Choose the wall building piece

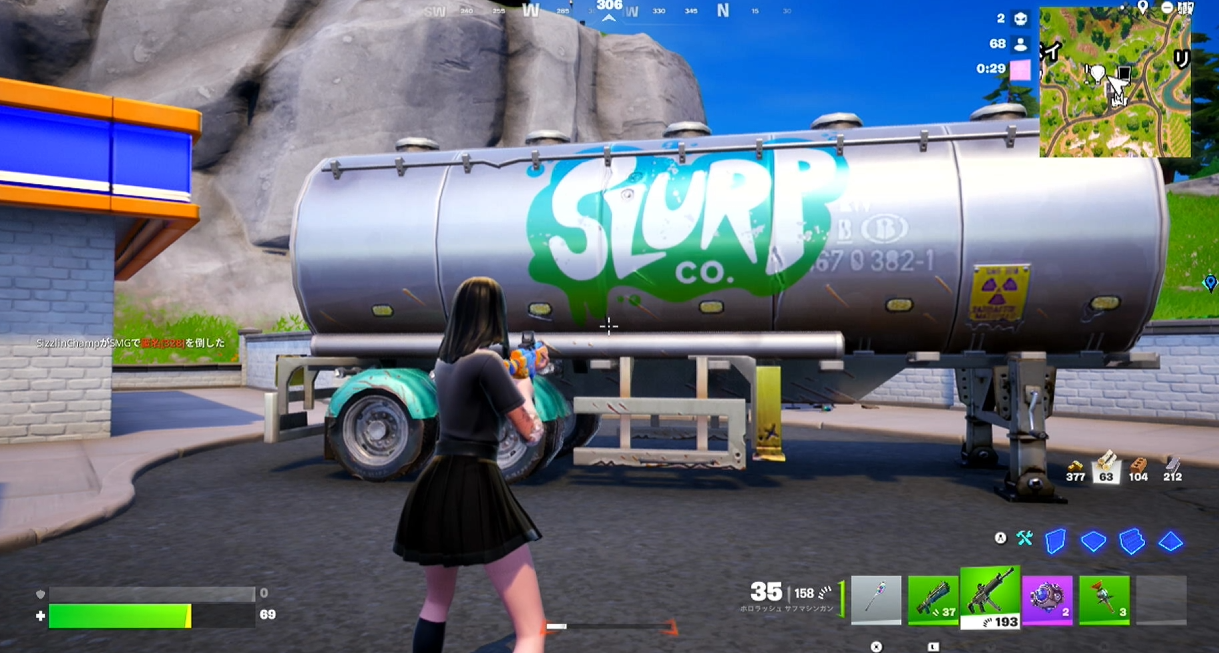(1055, 541)
